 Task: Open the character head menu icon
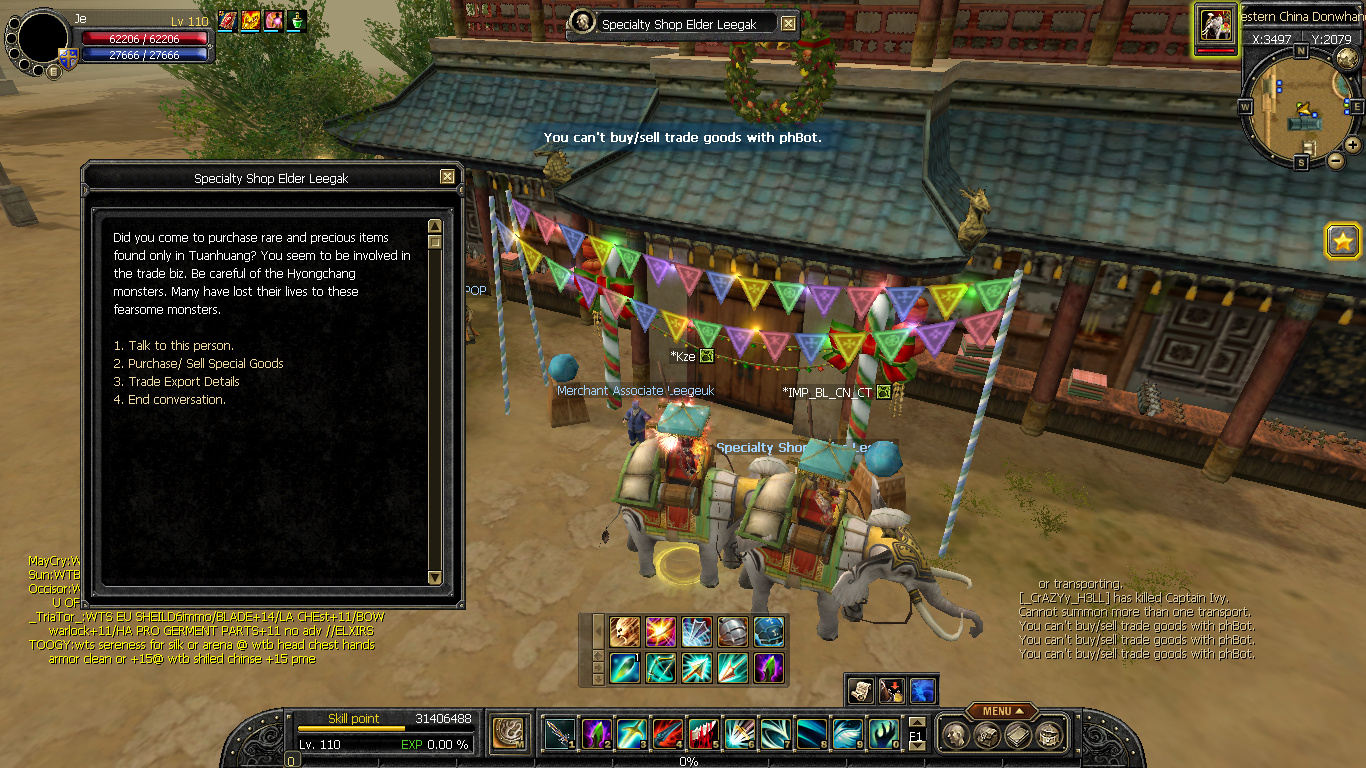[955, 735]
